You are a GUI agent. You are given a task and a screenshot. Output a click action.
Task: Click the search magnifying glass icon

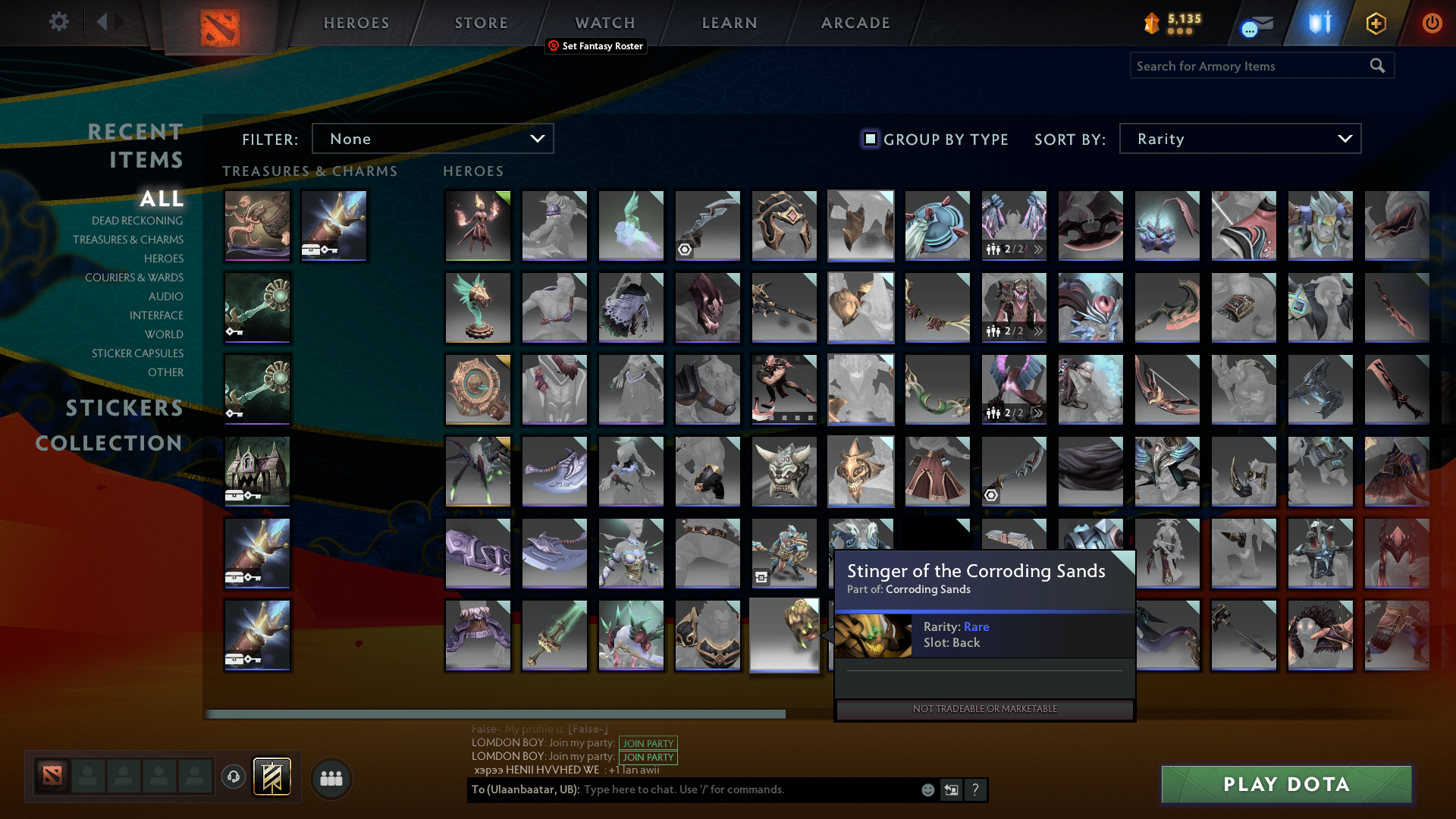tap(1376, 65)
